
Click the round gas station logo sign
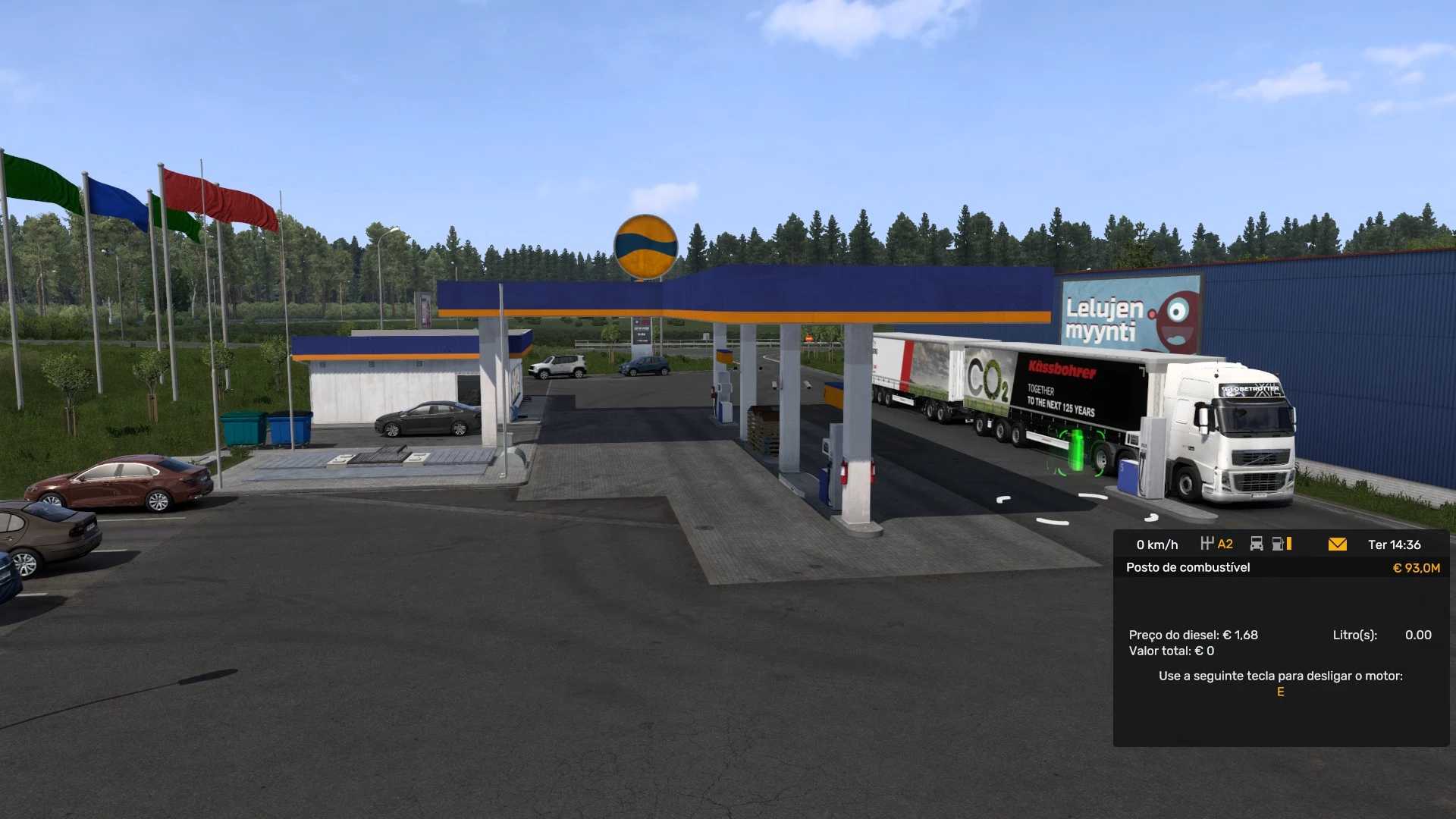(646, 246)
